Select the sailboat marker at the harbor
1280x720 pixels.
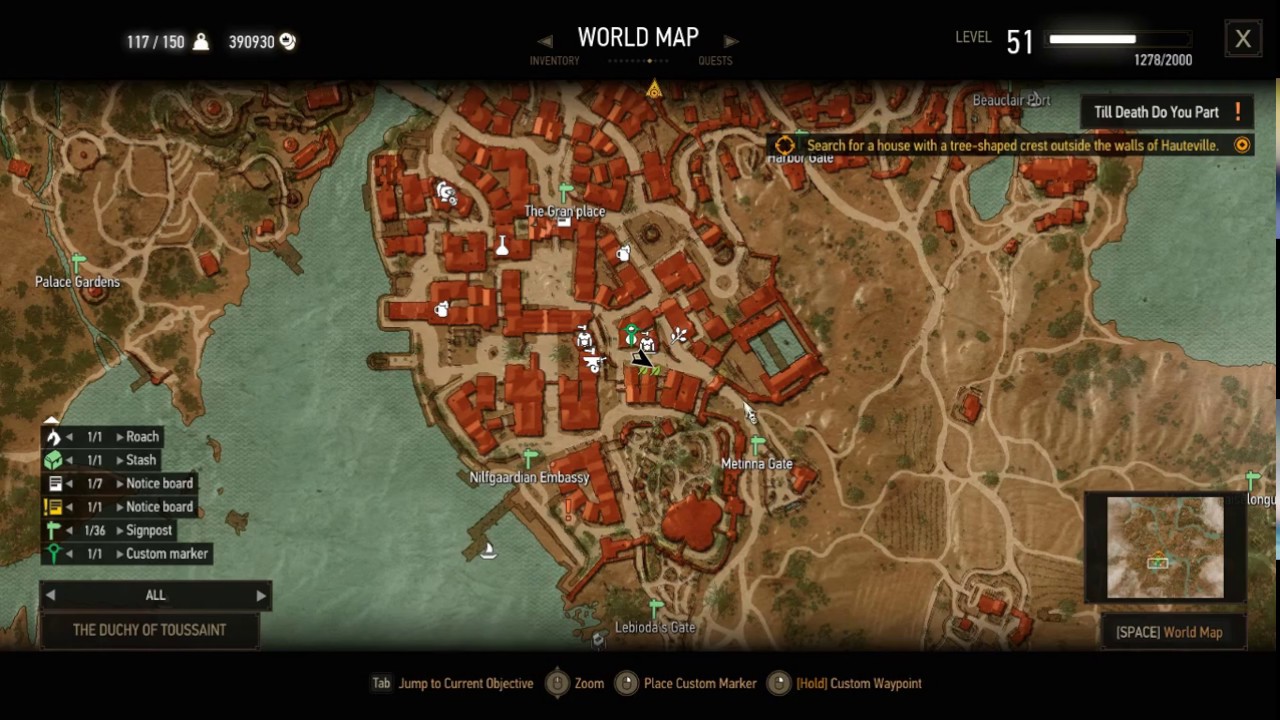tap(487, 549)
